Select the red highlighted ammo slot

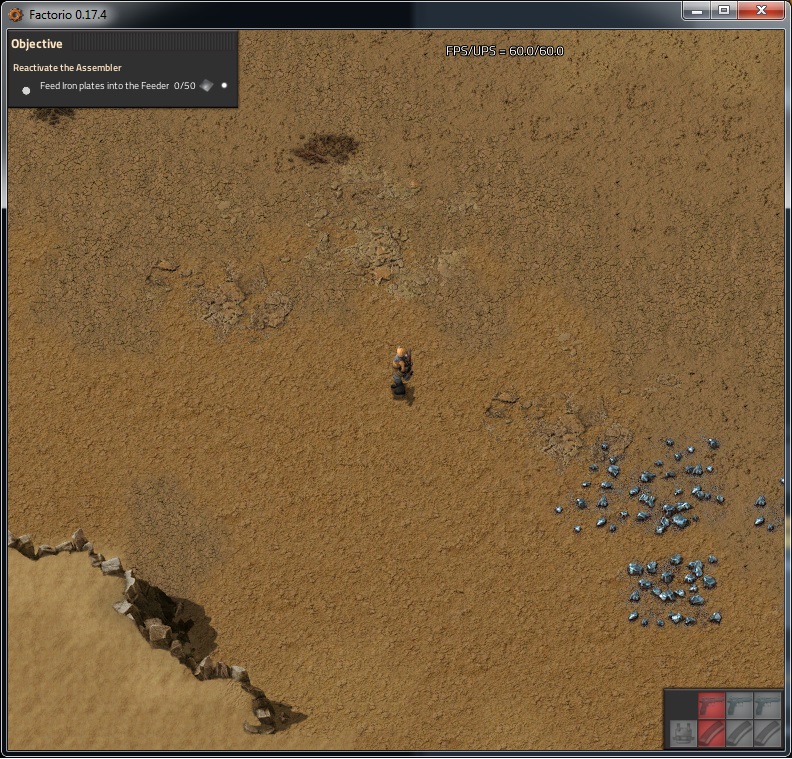711,732
